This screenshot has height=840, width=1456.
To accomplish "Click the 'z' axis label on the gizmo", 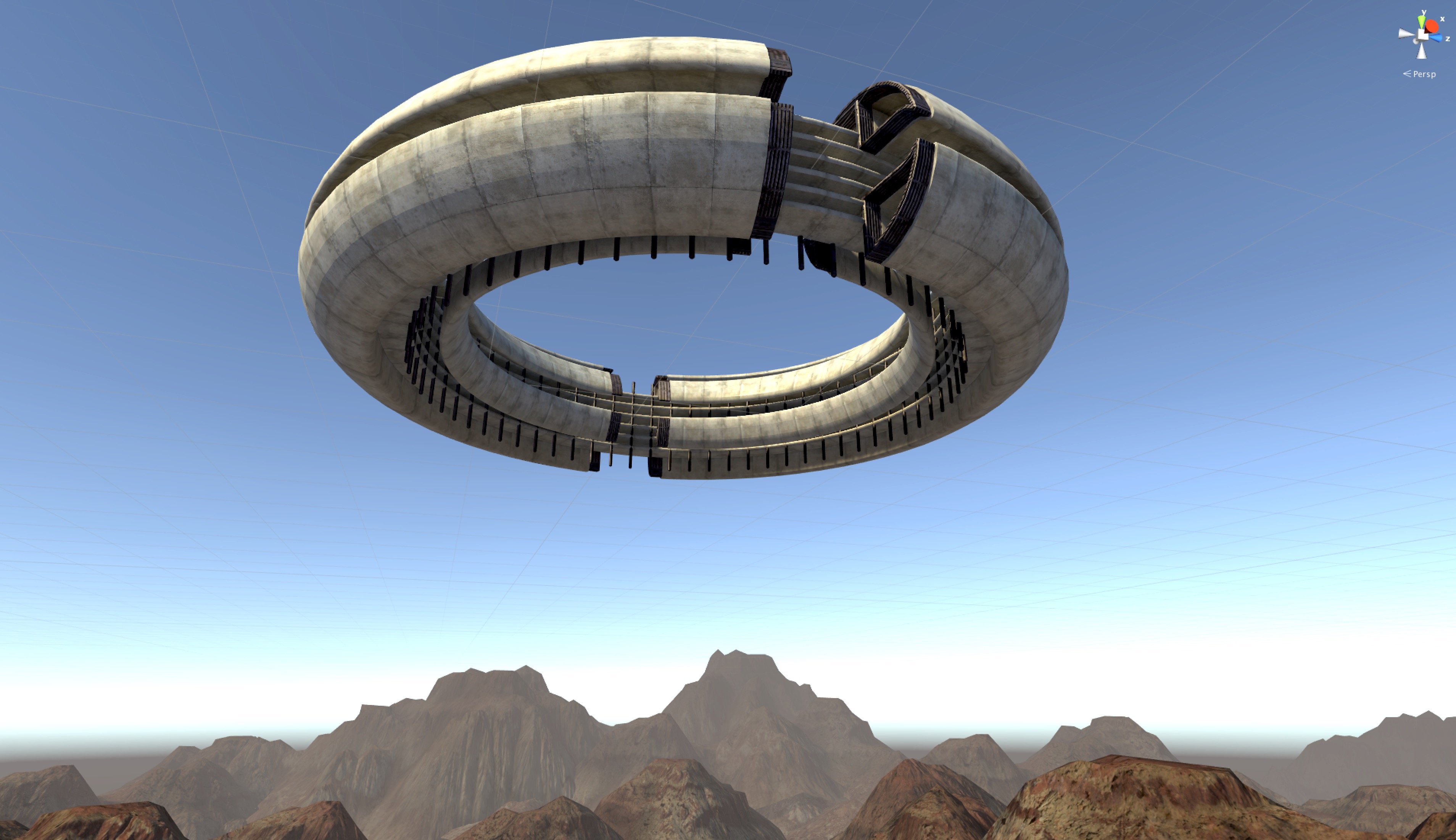I will pos(1448,39).
